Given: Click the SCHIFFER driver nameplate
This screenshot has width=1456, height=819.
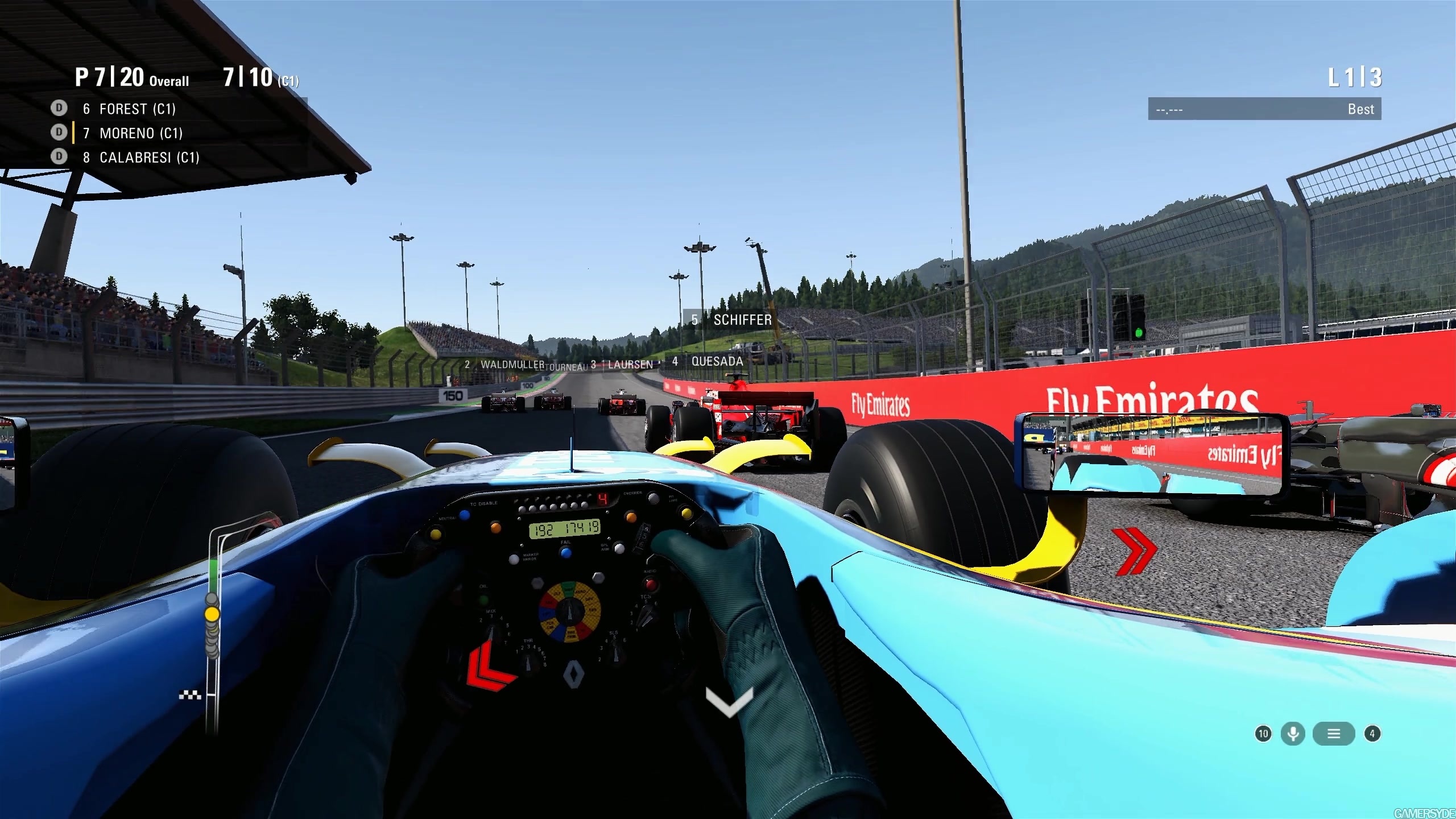Looking at the screenshot, I should pyautogui.click(x=730, y=320).
